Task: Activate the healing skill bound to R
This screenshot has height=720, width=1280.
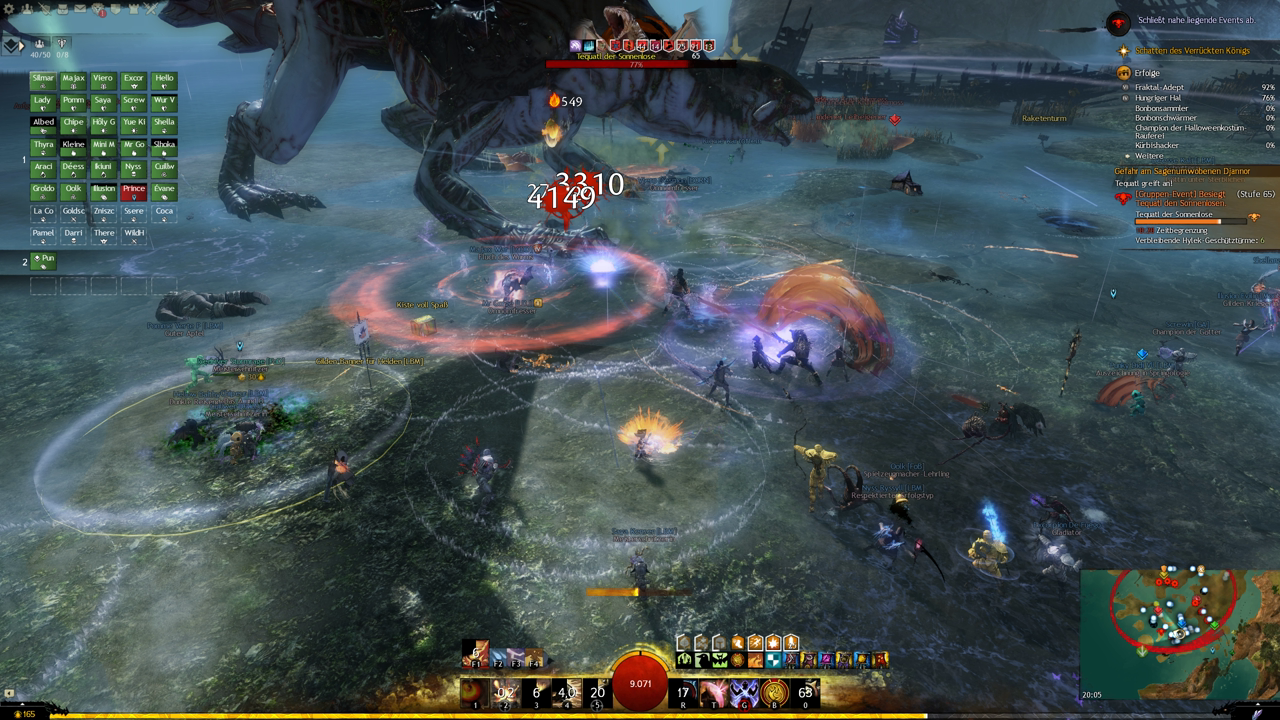Action: point(683,692)
